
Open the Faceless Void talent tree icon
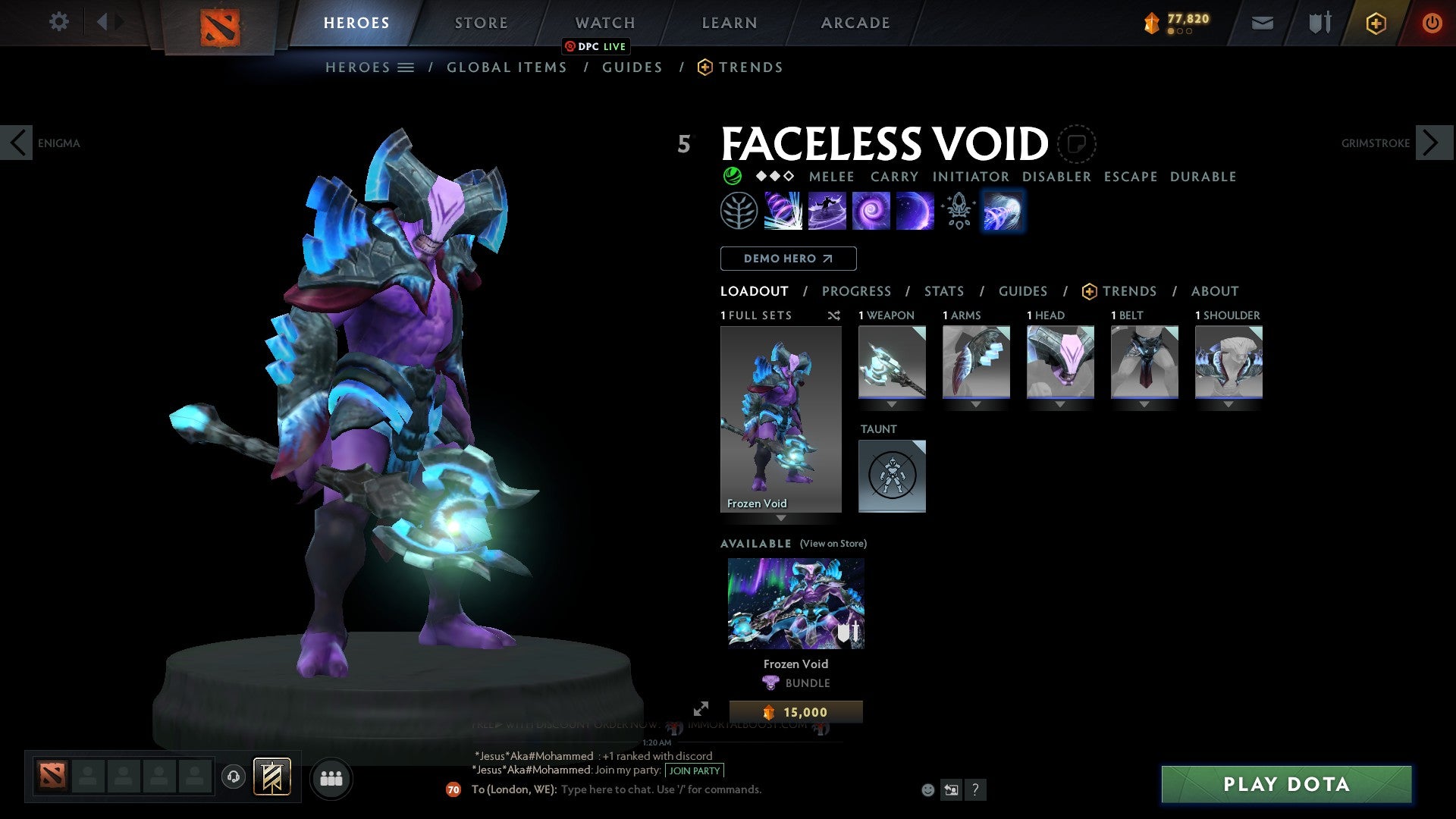738,210
